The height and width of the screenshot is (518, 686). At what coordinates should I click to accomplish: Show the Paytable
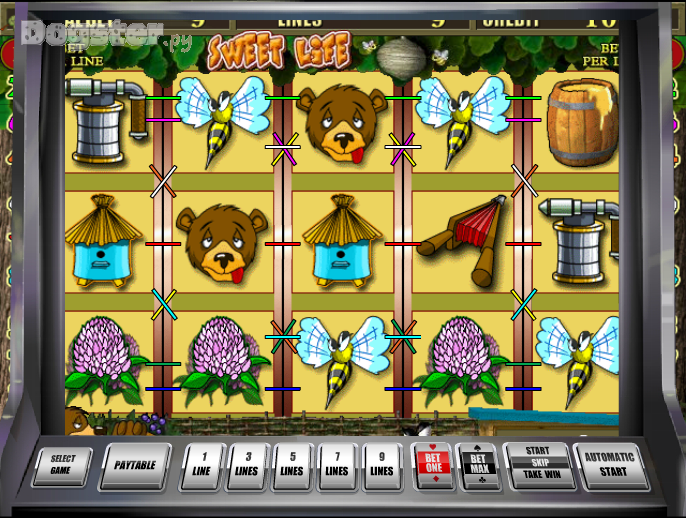click(x=134, y=465)
